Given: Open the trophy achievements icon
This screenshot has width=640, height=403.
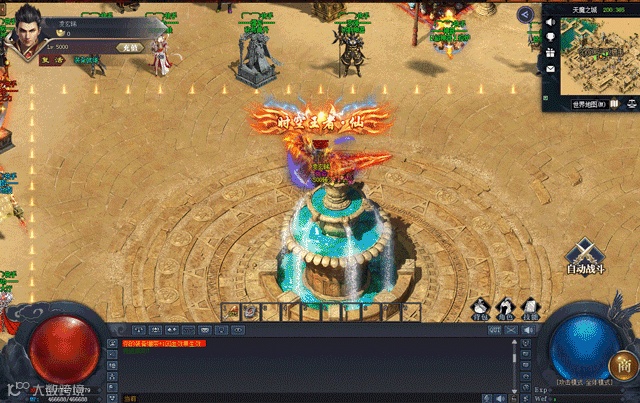Looking at the screenshot, I should (550, 36).
